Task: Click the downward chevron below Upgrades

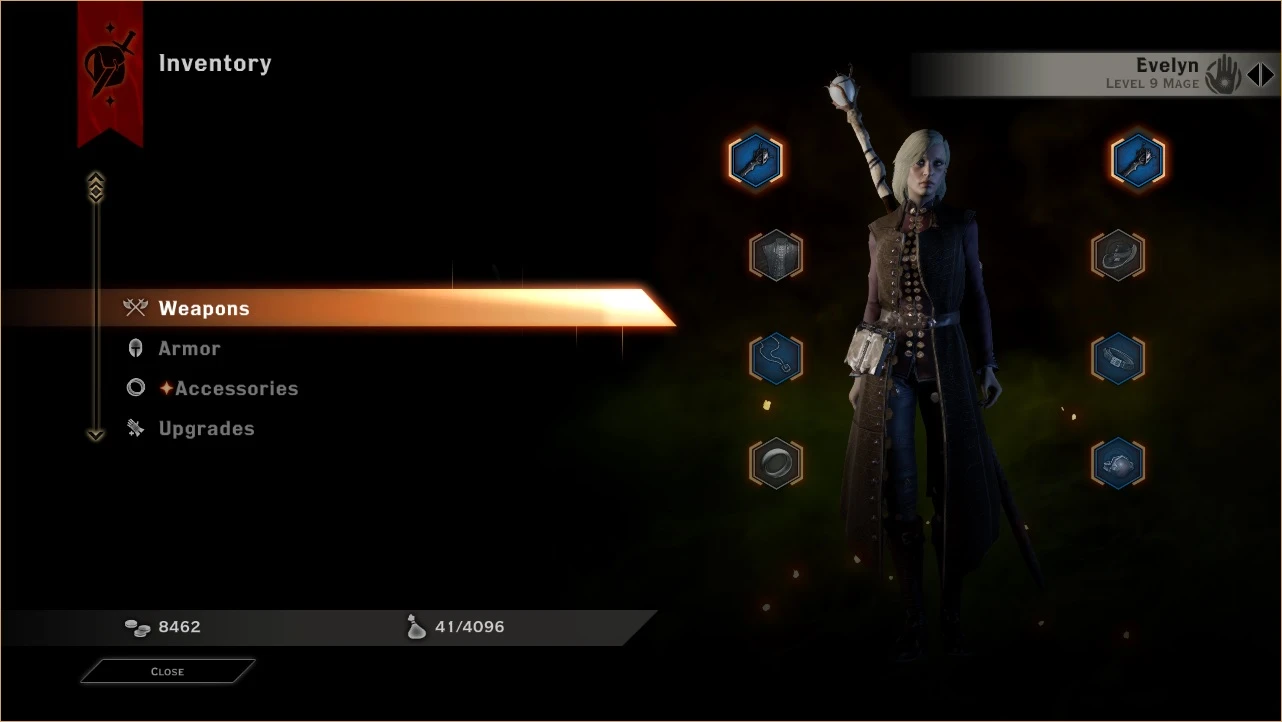Action: point(95,434)
